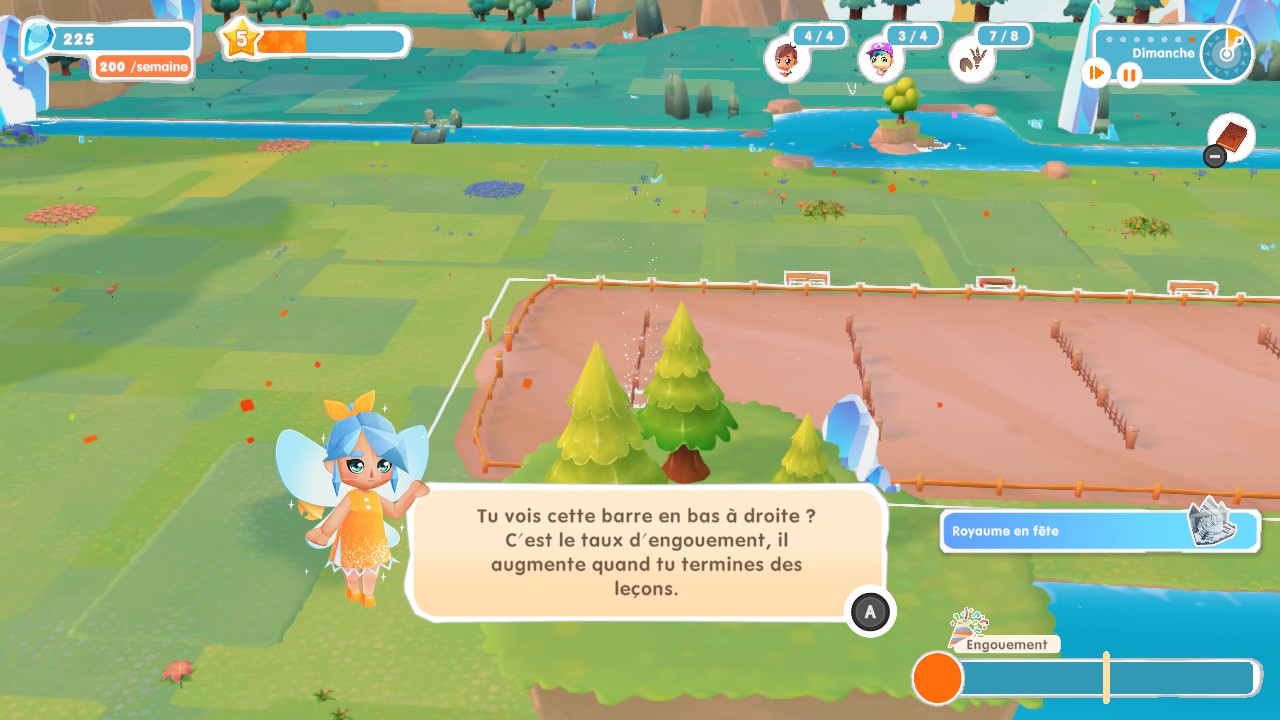Click the blue crystal currency icon
The height and width of the screenshot is (720, 1280).
click(x=40, y=40)
